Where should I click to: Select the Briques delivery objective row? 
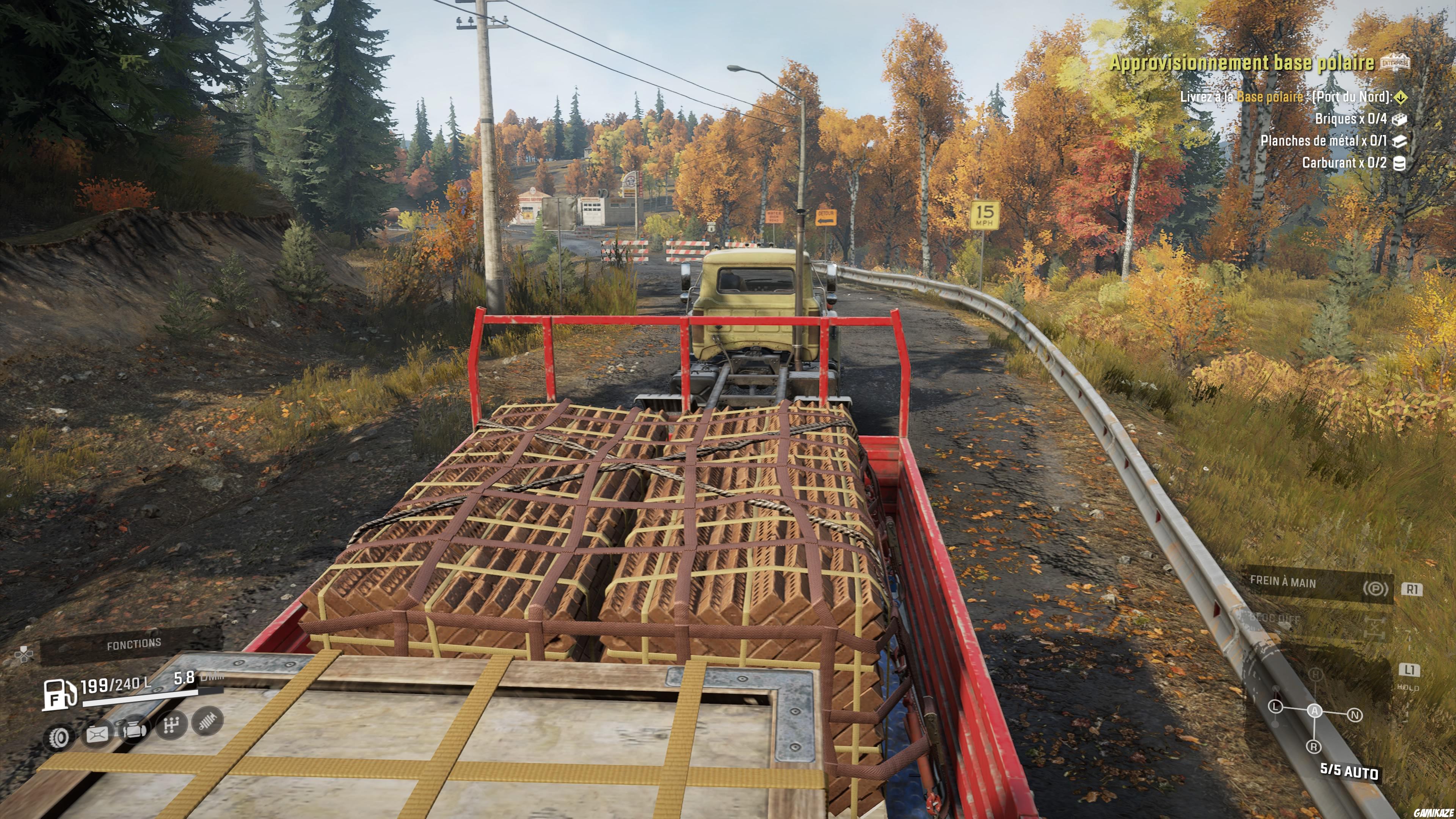point(1351,119)
